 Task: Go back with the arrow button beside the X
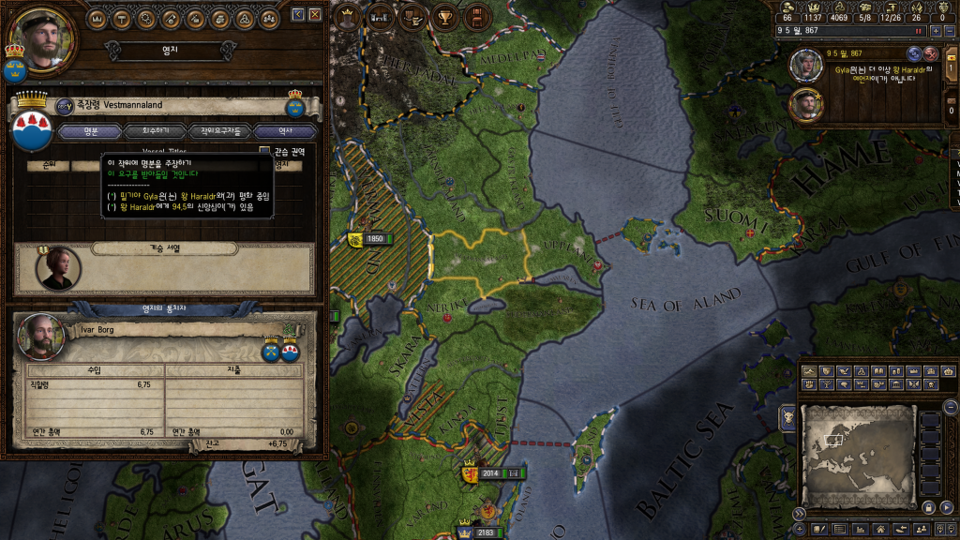[x=298, y=14]
